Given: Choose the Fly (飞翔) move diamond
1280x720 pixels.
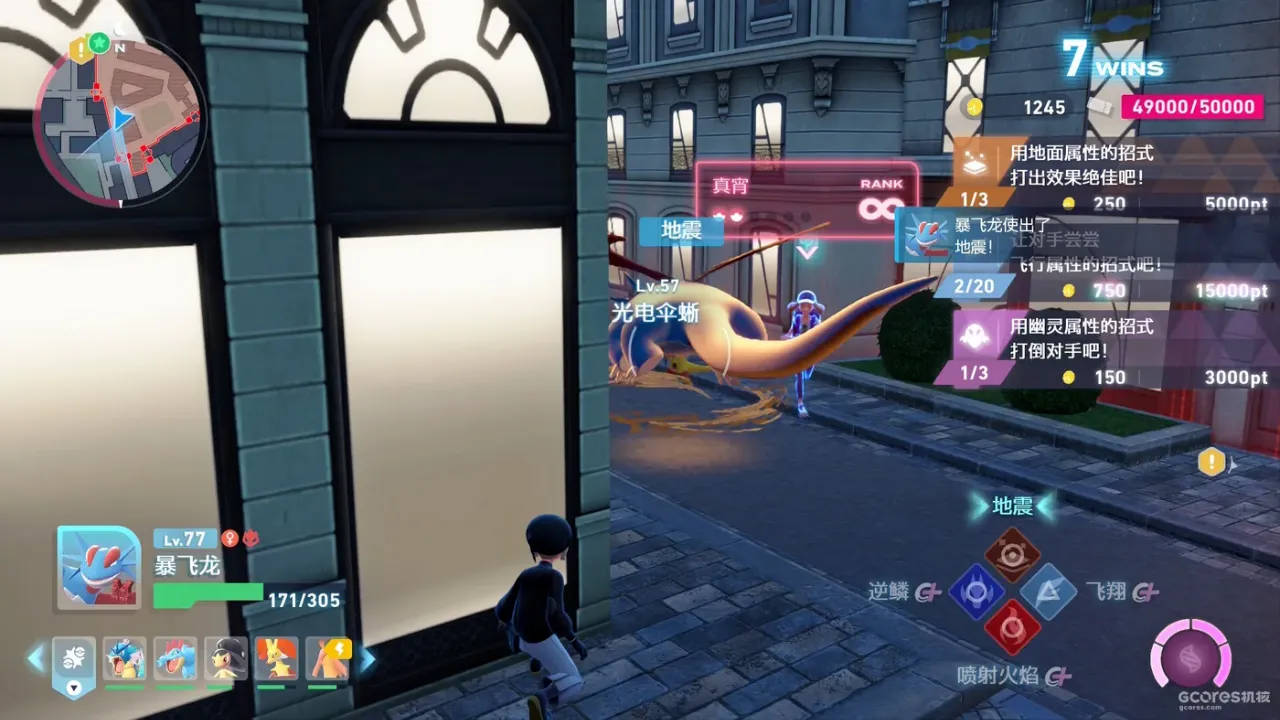Looking at the screenshot, I should pyautogui.click(x=1048, y=591).
